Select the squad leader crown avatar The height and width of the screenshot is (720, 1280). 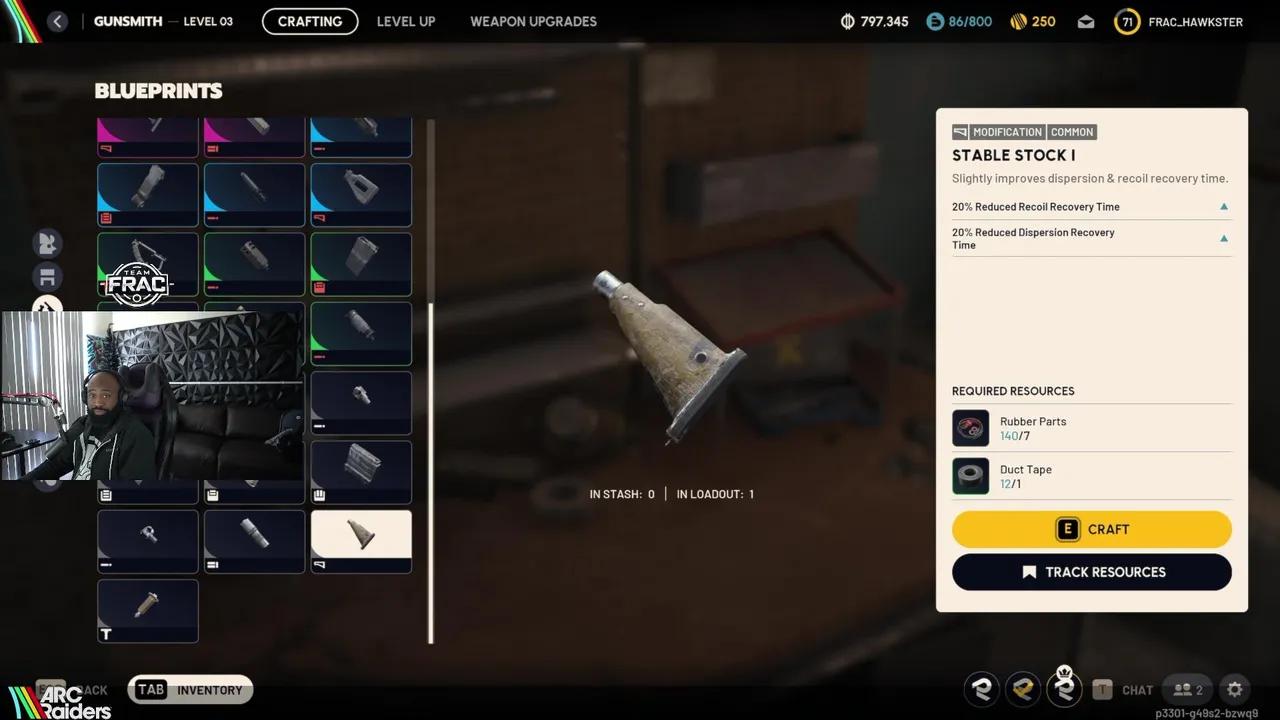point(1064,688)
